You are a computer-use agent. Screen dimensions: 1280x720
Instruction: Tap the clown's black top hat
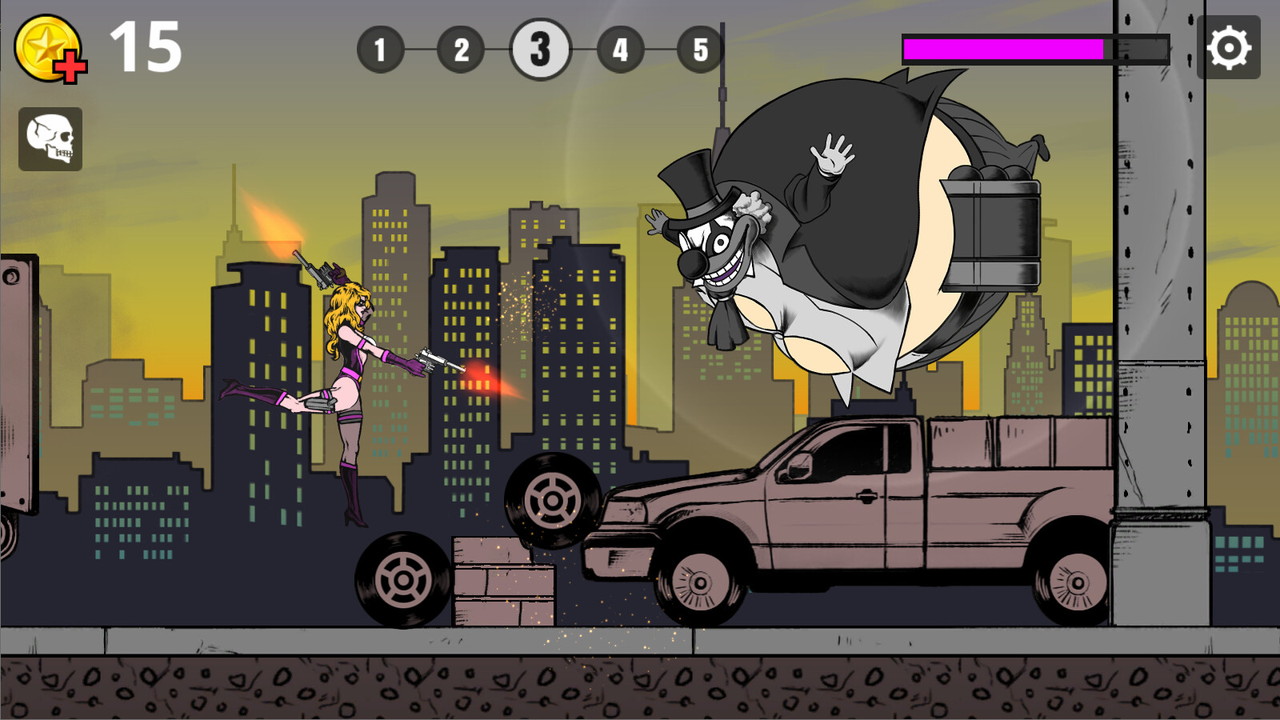pos(693,185)
